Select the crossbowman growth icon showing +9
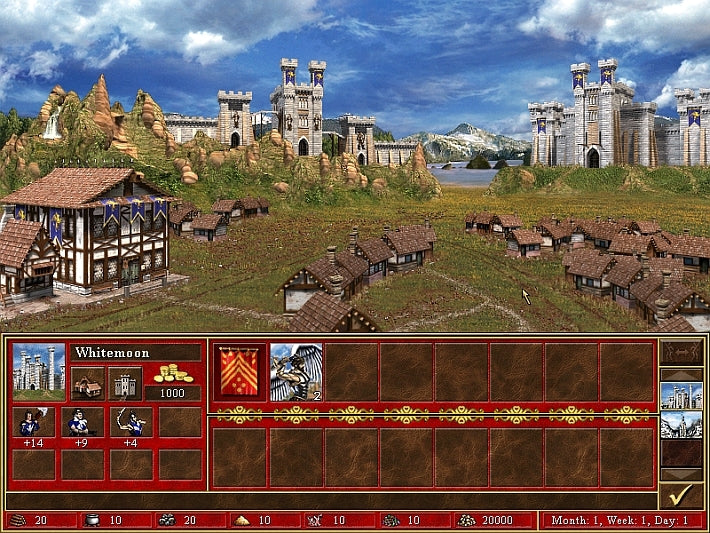This screenshot has height=533, width=710. (x=82, y=422)
